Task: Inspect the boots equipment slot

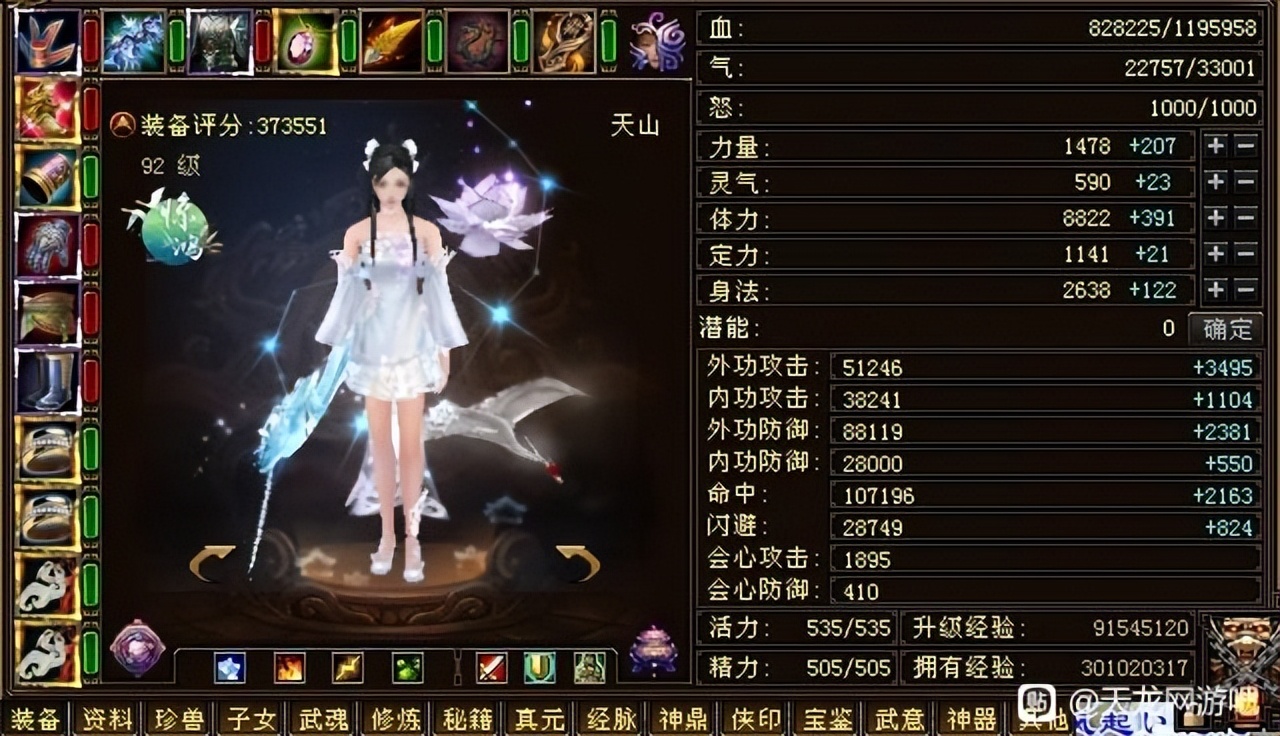Action: [x=47, y=380]
